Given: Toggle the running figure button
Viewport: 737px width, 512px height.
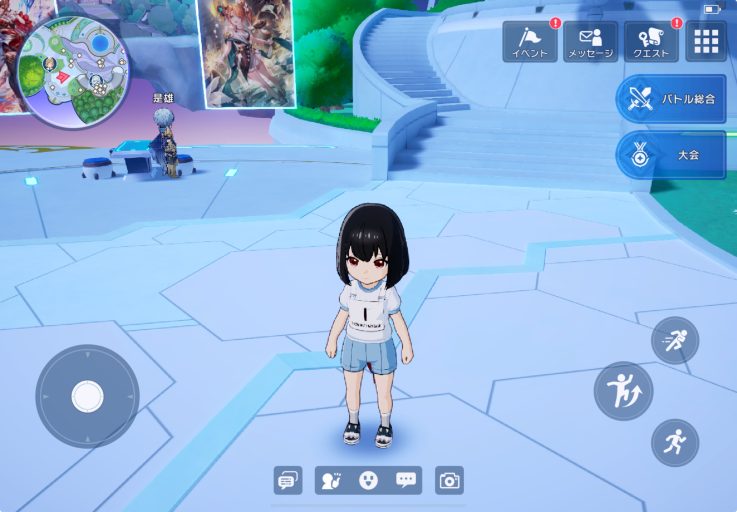Looking at the screenshot, I should pos(675,442).
